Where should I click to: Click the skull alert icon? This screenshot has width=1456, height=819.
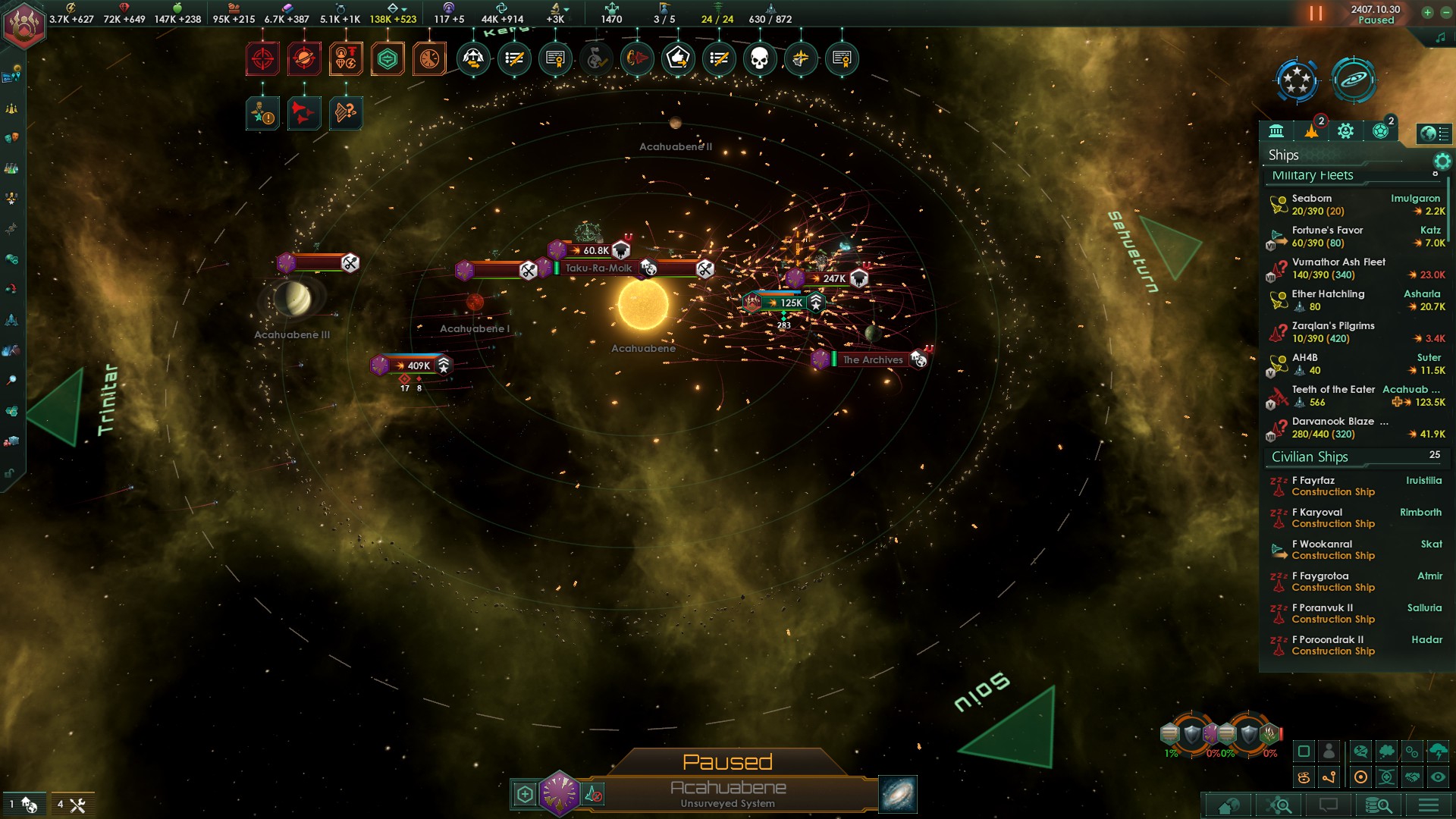coord(759,58)
